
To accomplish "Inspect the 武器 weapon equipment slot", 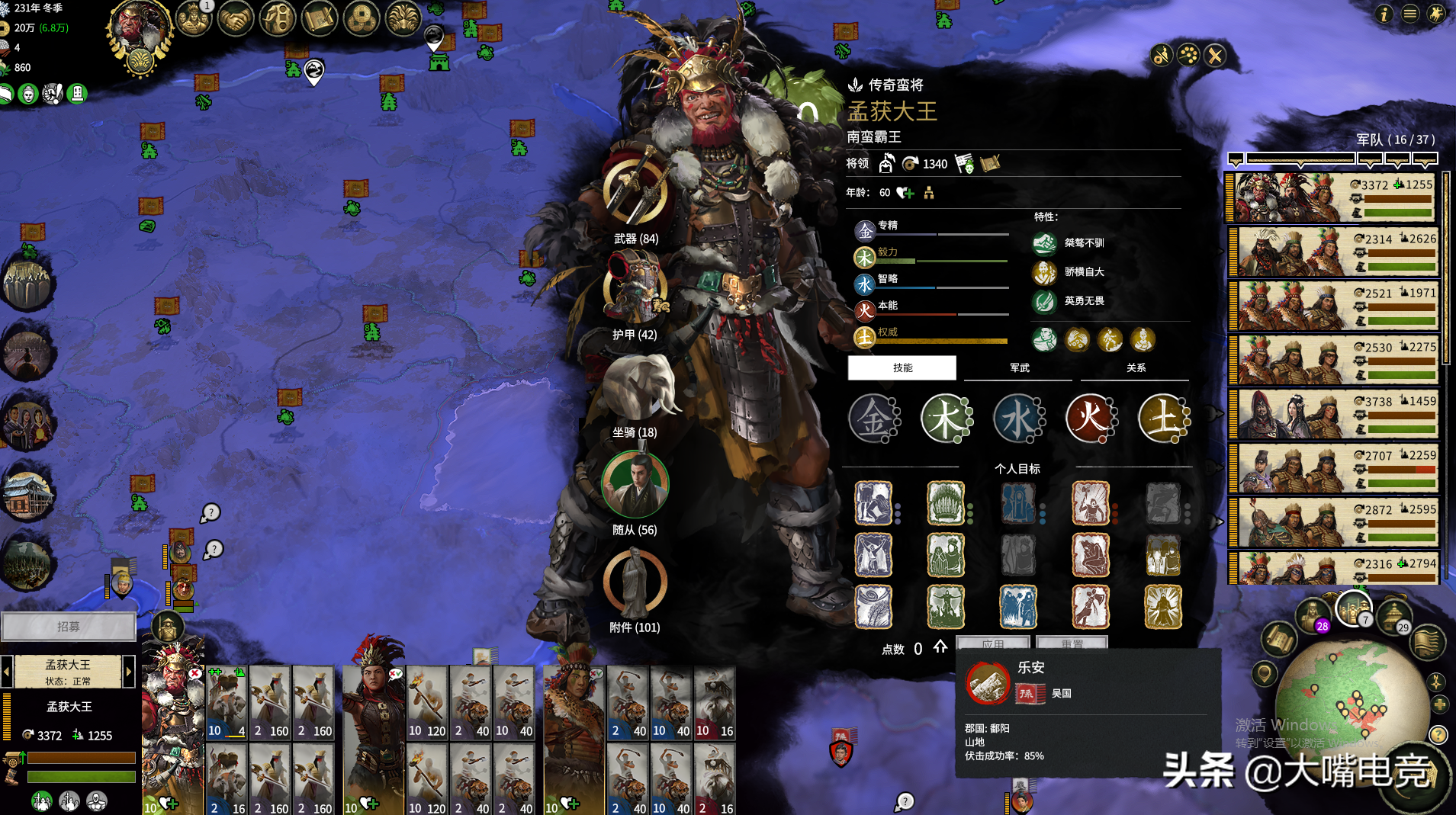I will tap(635, 192).
